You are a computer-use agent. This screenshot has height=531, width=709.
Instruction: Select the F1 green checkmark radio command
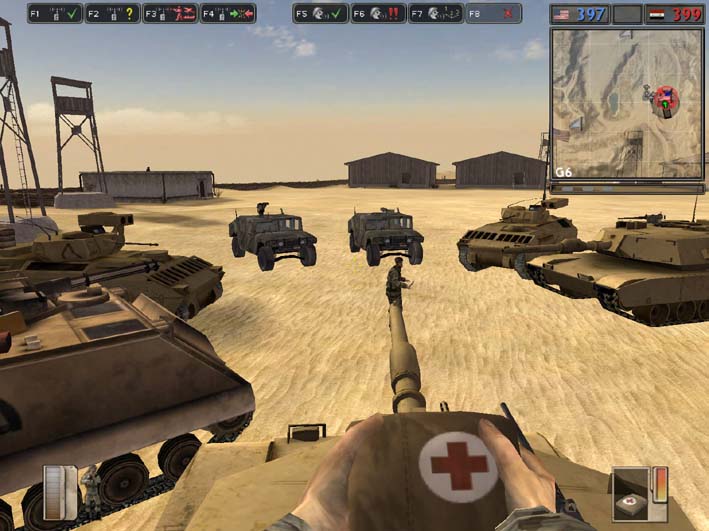[54, 14]
